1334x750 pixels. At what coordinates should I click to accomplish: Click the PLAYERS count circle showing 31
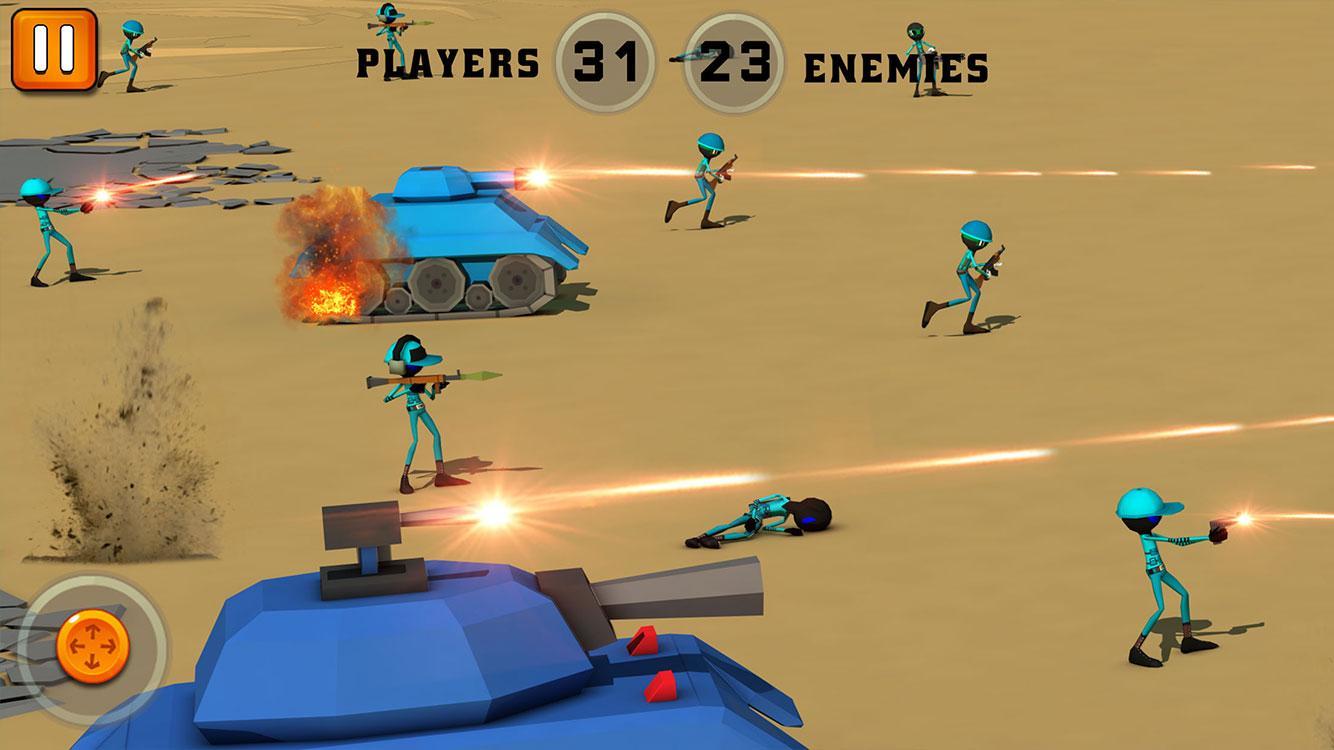607,57
